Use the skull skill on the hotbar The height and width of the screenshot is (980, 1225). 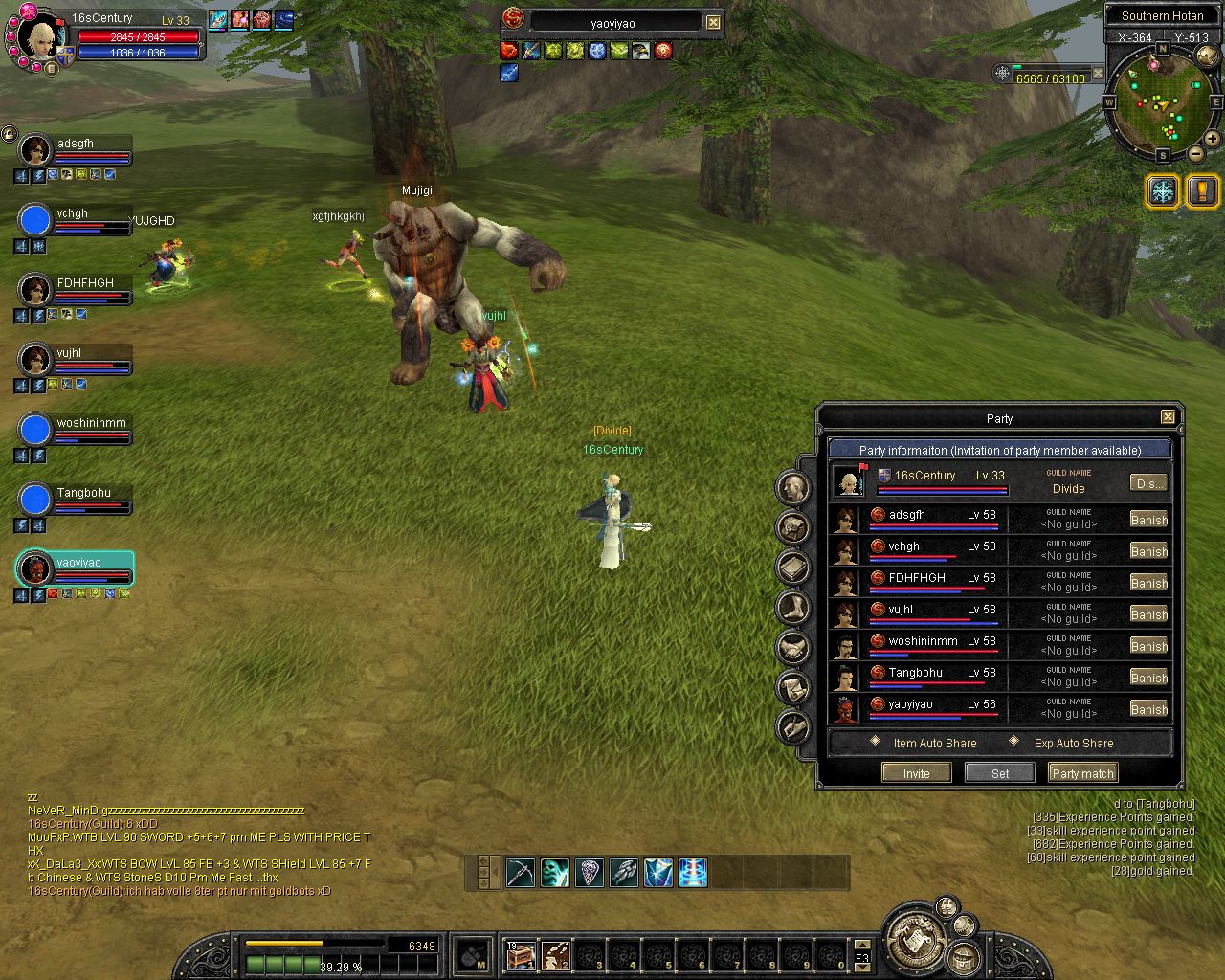coord(555,873)
